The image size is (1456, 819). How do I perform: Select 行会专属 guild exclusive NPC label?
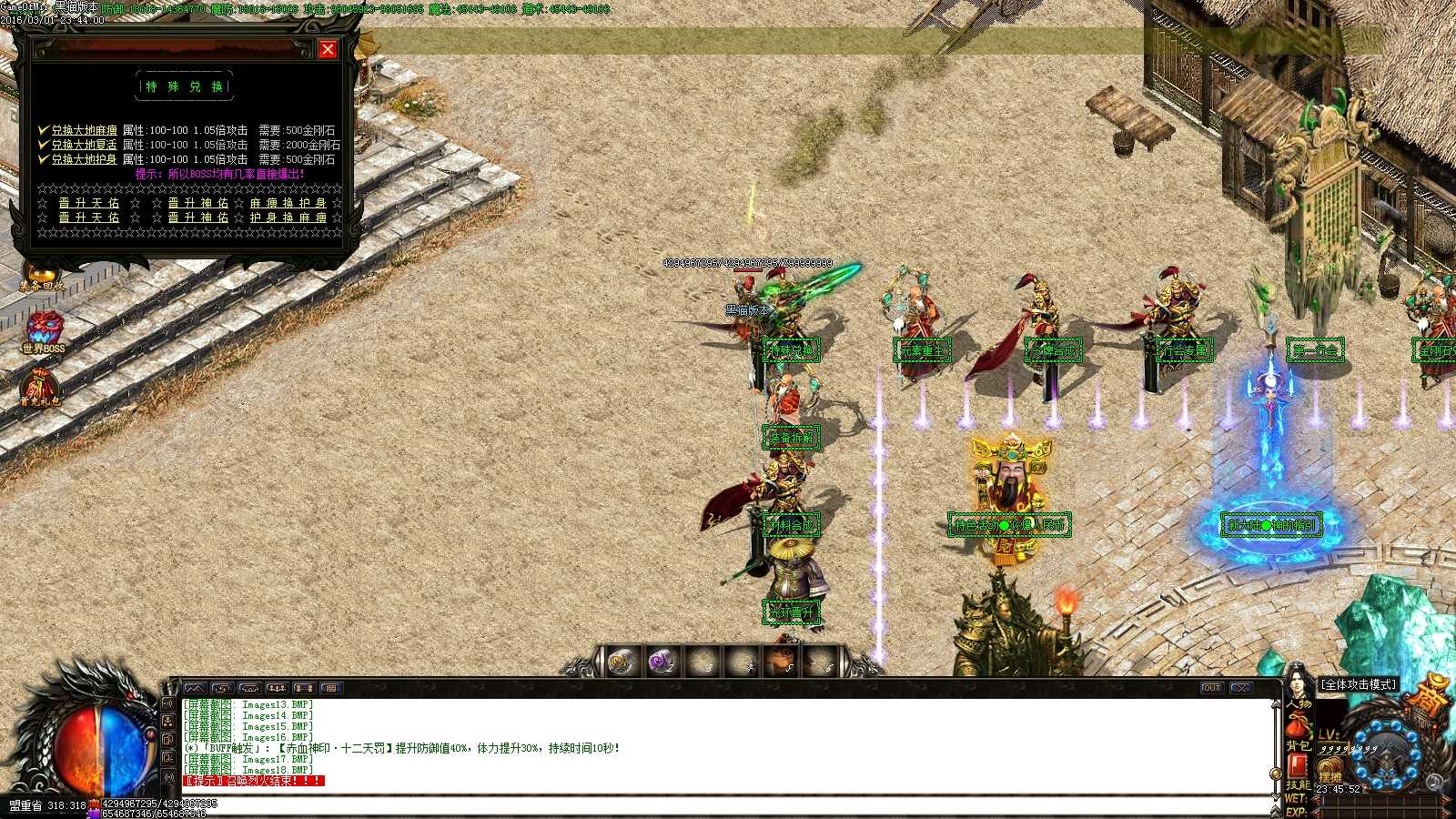click(1183, 349)
